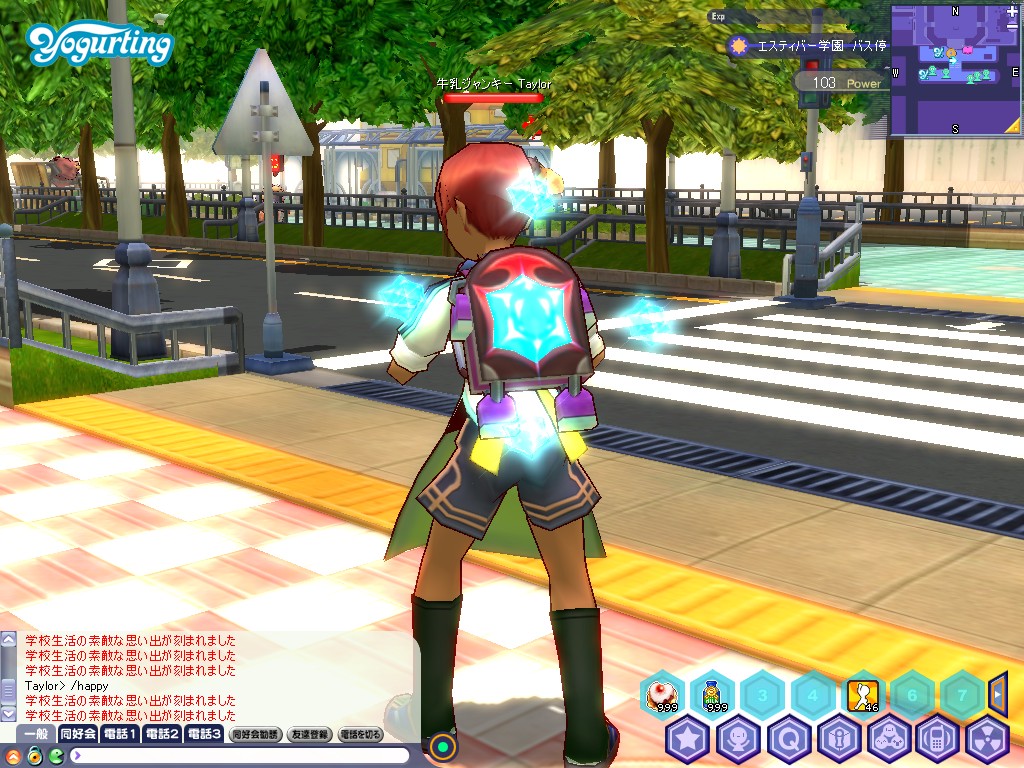Open the mobile phone hexagon menu

click(x=938, y=739)
